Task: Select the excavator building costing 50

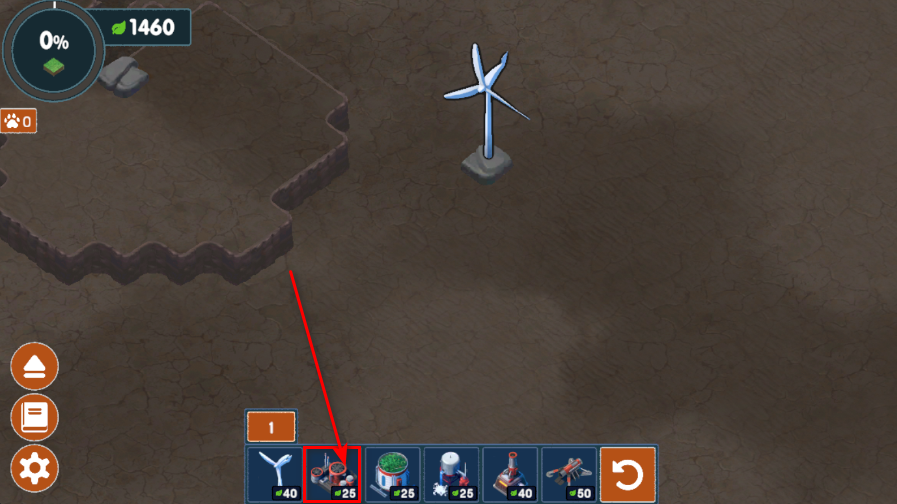Action: [569, 474]
